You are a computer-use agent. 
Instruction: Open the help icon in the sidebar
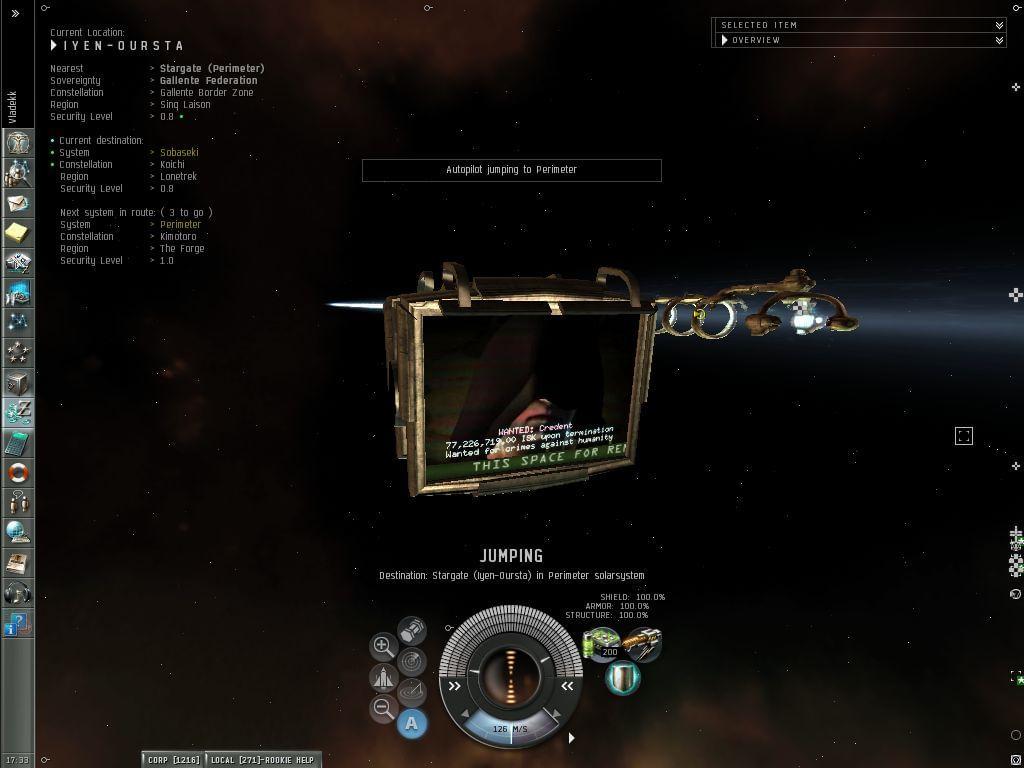18,625
